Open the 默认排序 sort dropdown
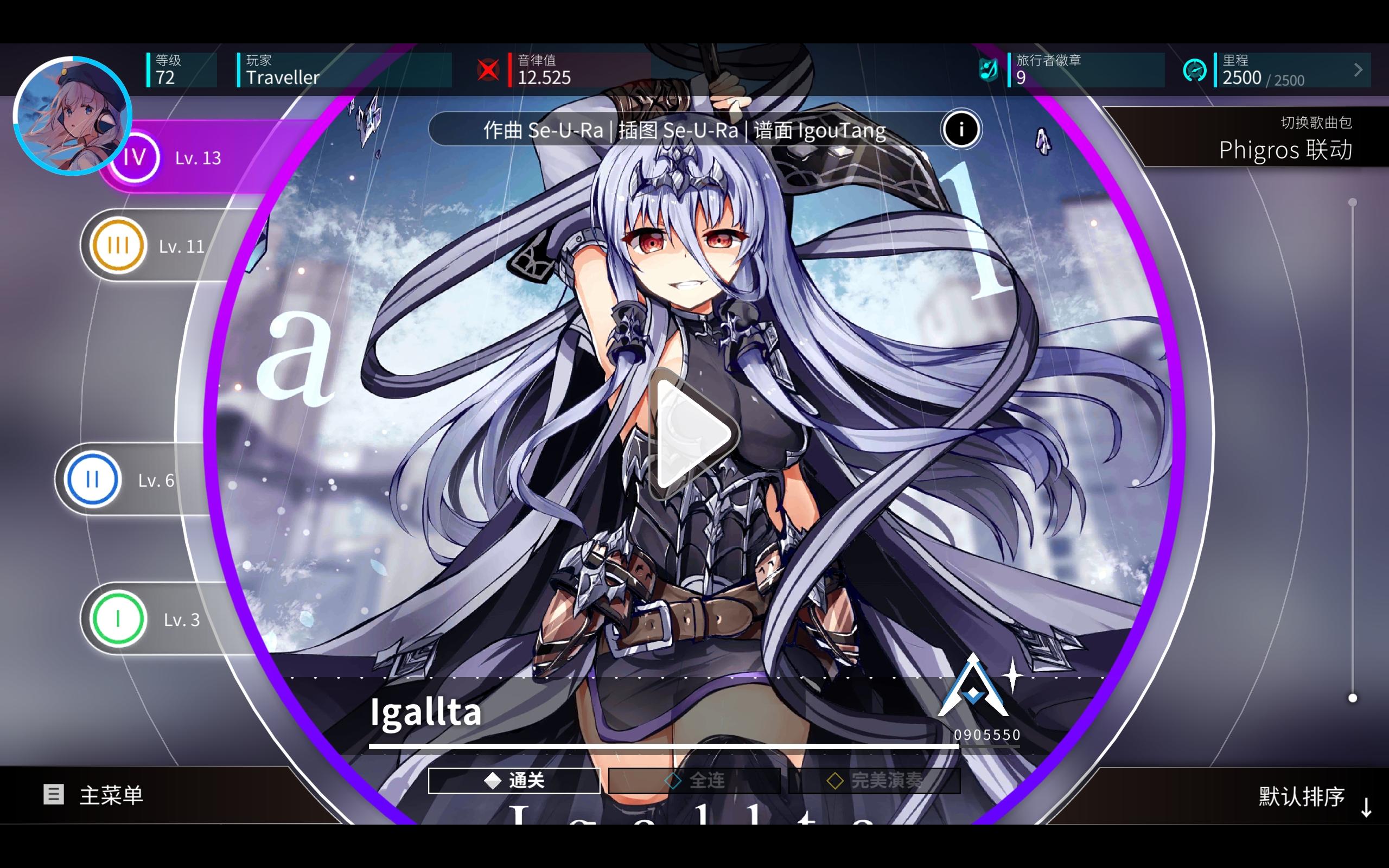This screenshot has height=868, width=1389. pos(1301,796)
